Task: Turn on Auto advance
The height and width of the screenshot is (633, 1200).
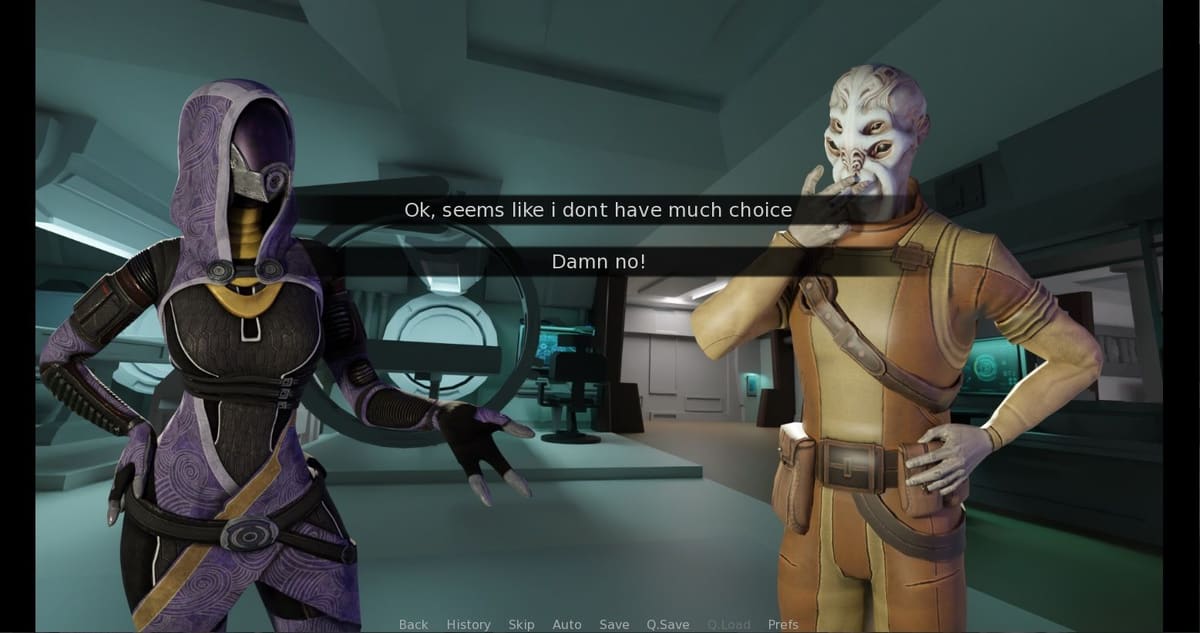Action: pyautogui.click(x=567, y=625)
